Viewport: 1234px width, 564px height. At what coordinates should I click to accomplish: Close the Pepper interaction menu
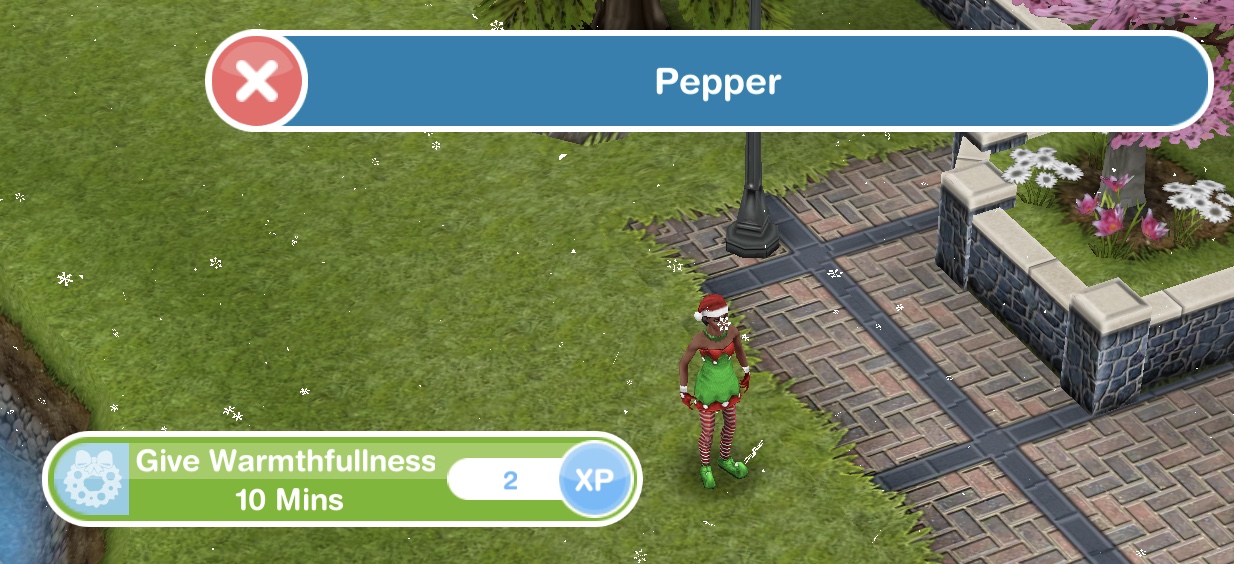pos(257,82)
